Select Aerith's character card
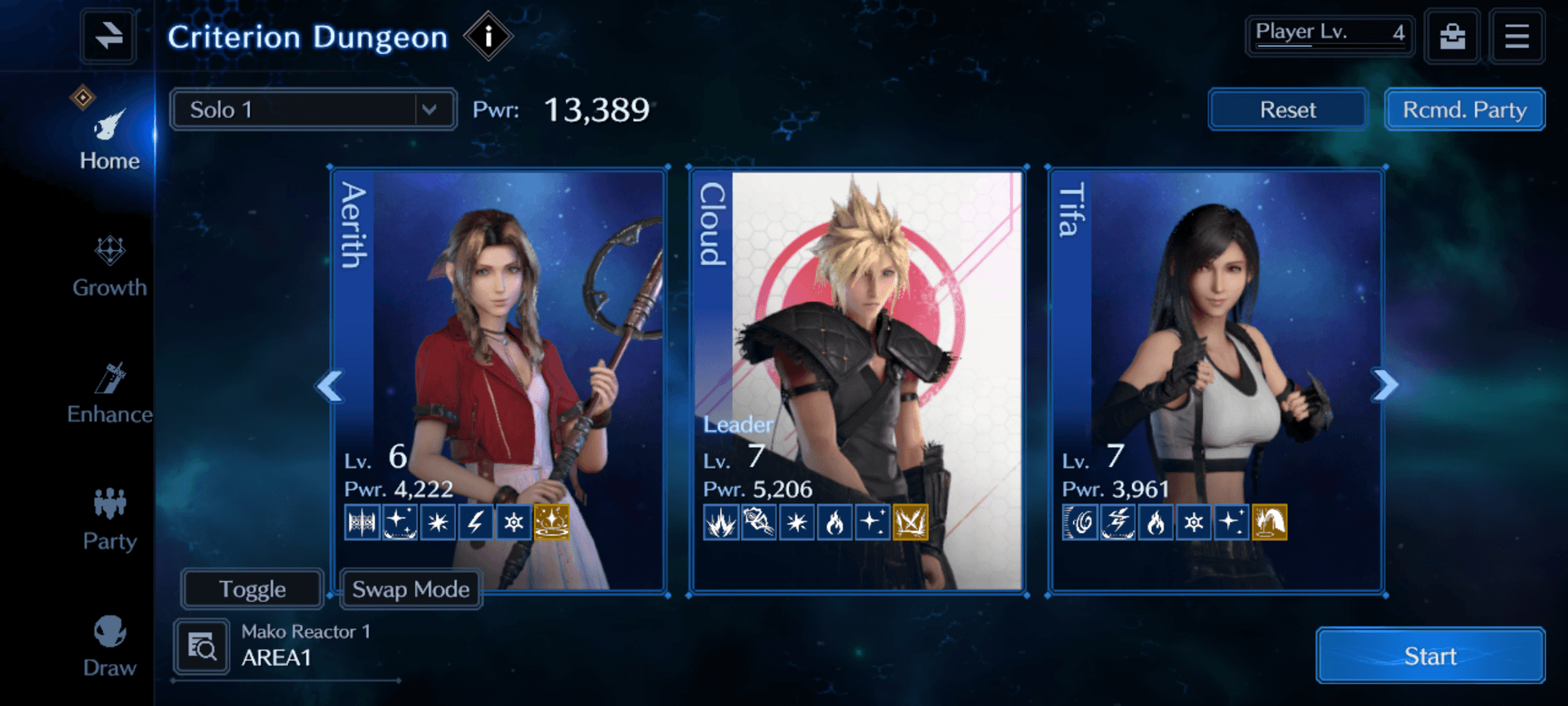 point(499,343)
